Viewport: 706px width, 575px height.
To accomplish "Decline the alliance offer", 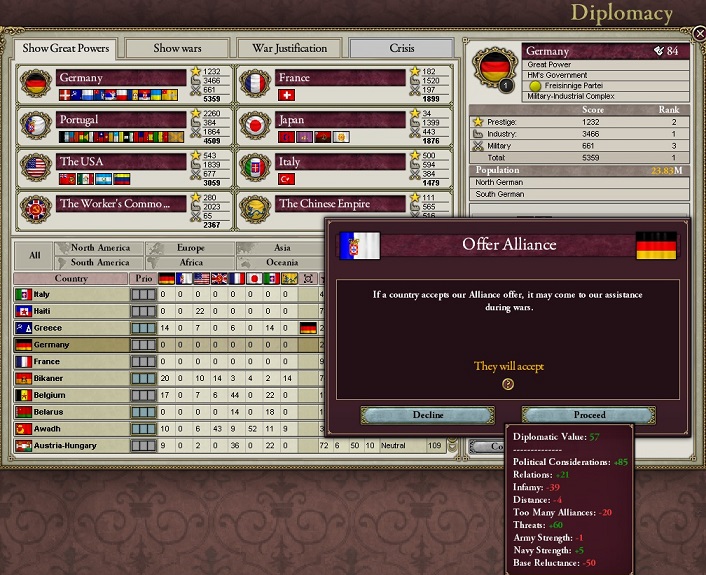I will tap(427, 415).
